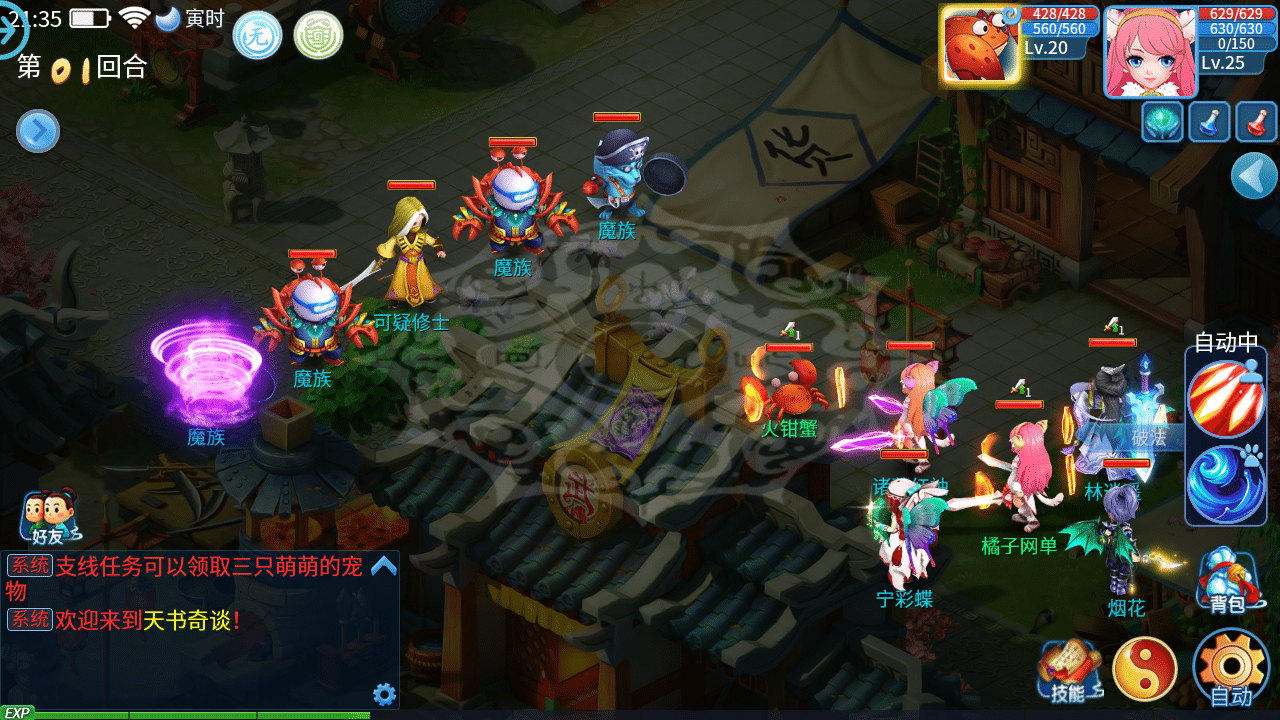The height and width of the screenshot is (720, 1280).
Task: Open the 好友 friends list
Action: [x=48, y=518]
